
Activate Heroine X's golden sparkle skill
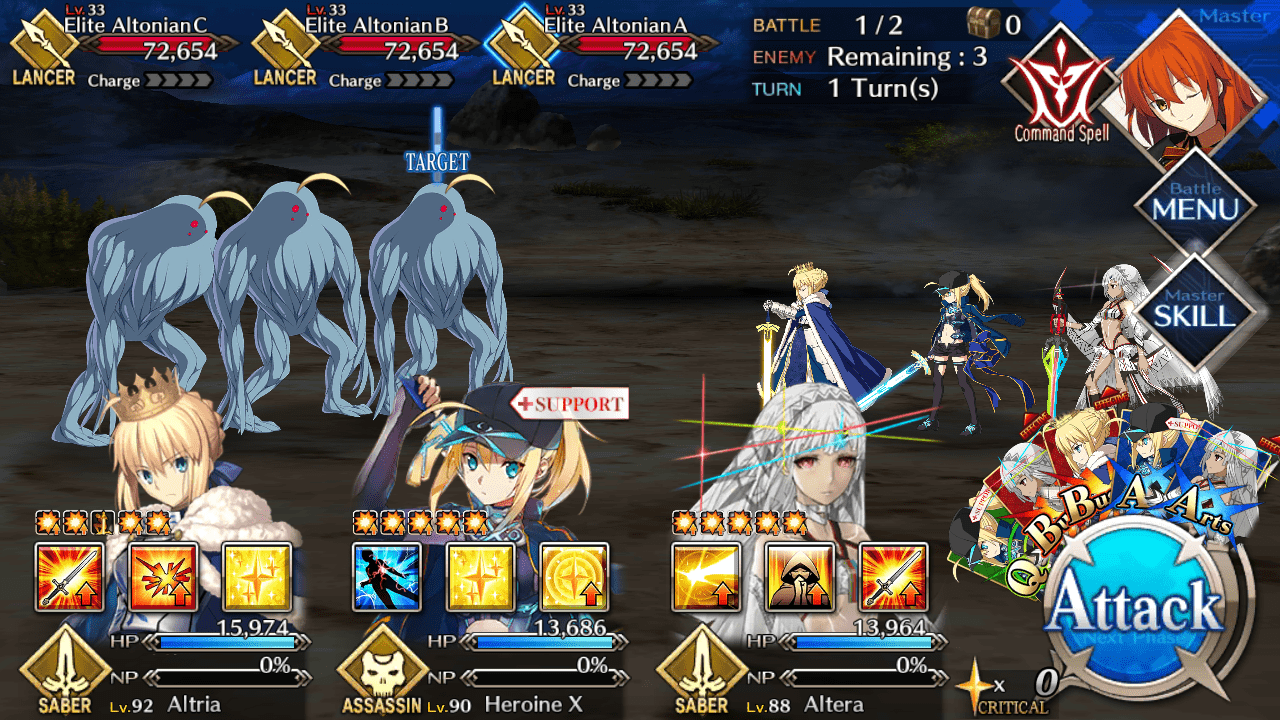pos(481,577)
